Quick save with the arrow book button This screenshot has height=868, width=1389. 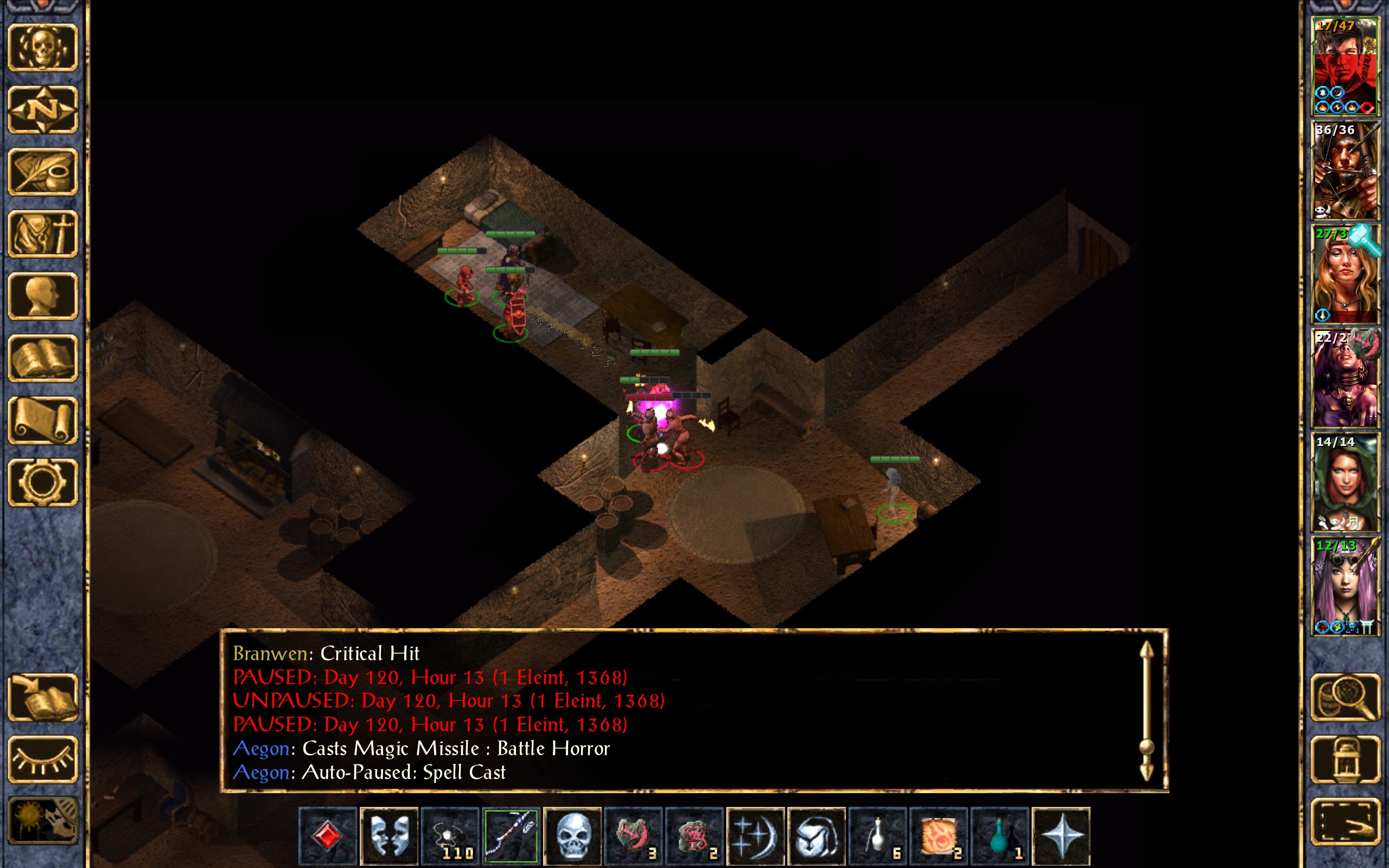pyautogui.click(x=42, y=697)
